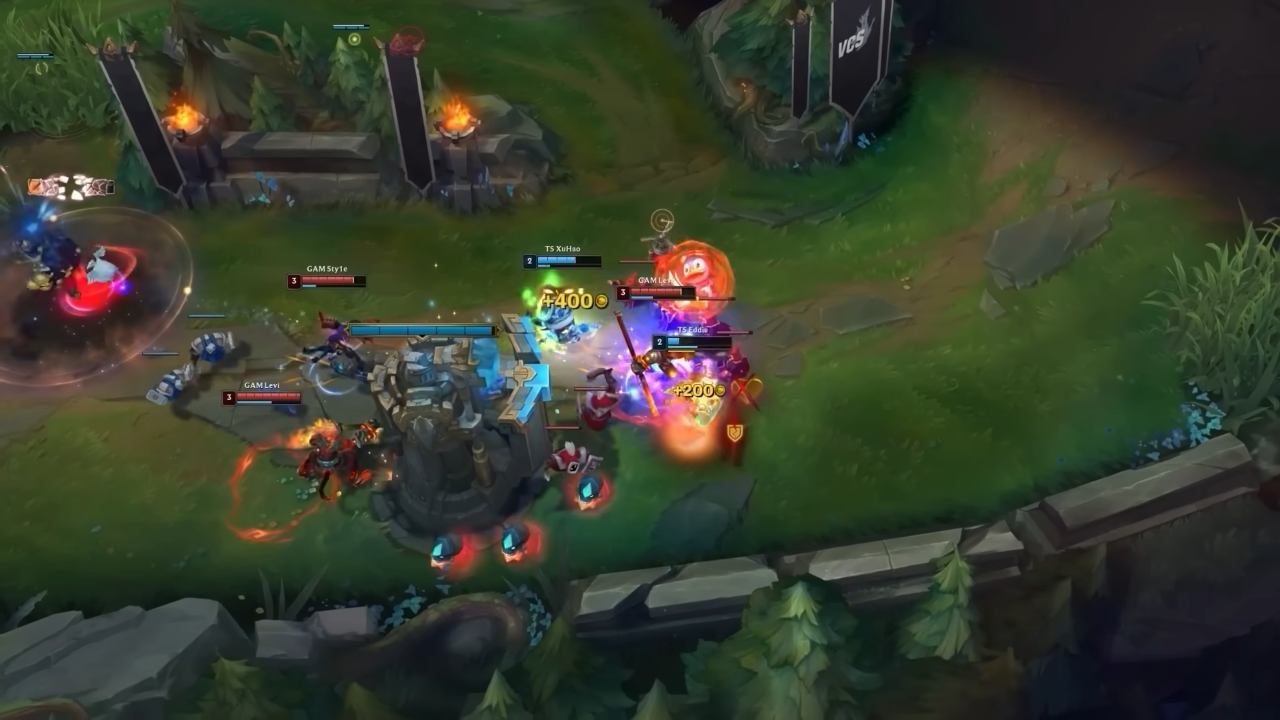Click the ward marker above the red effigy

tap(660, 220)
